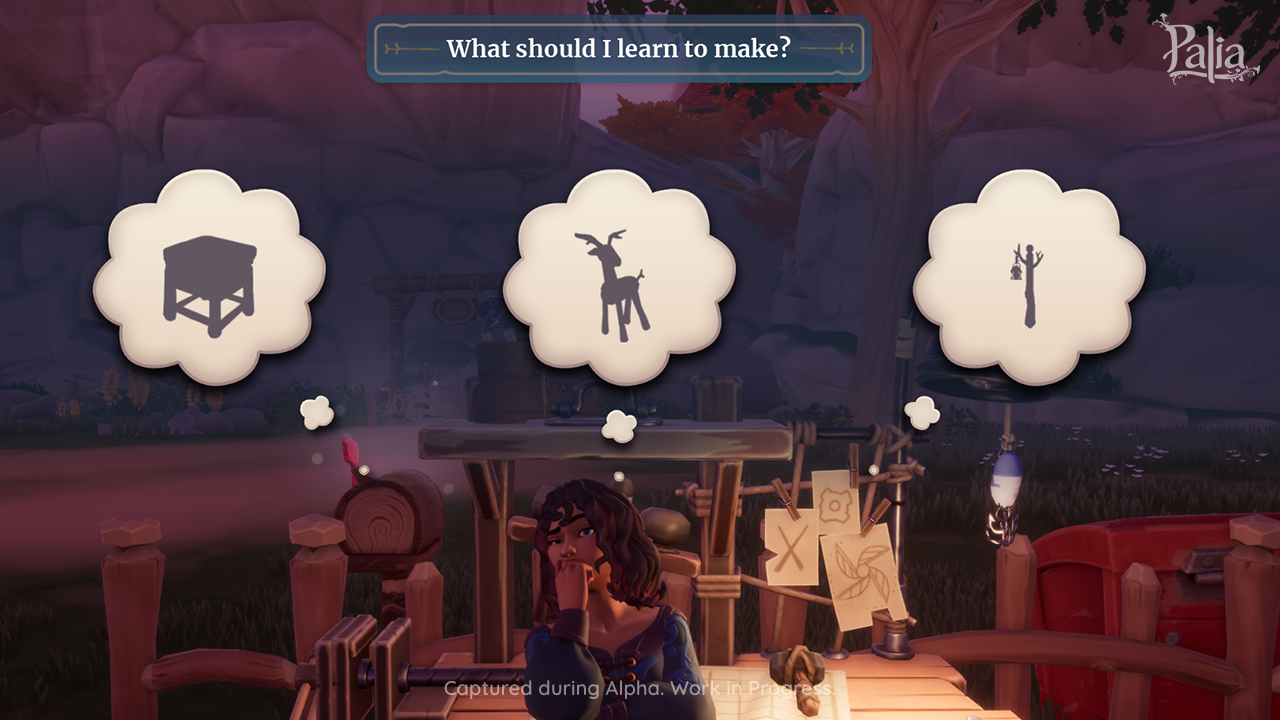Screen dimensions: 1280x720
Task: Pick the lantern post thought bubble
Action: [x=1028, y=279]
